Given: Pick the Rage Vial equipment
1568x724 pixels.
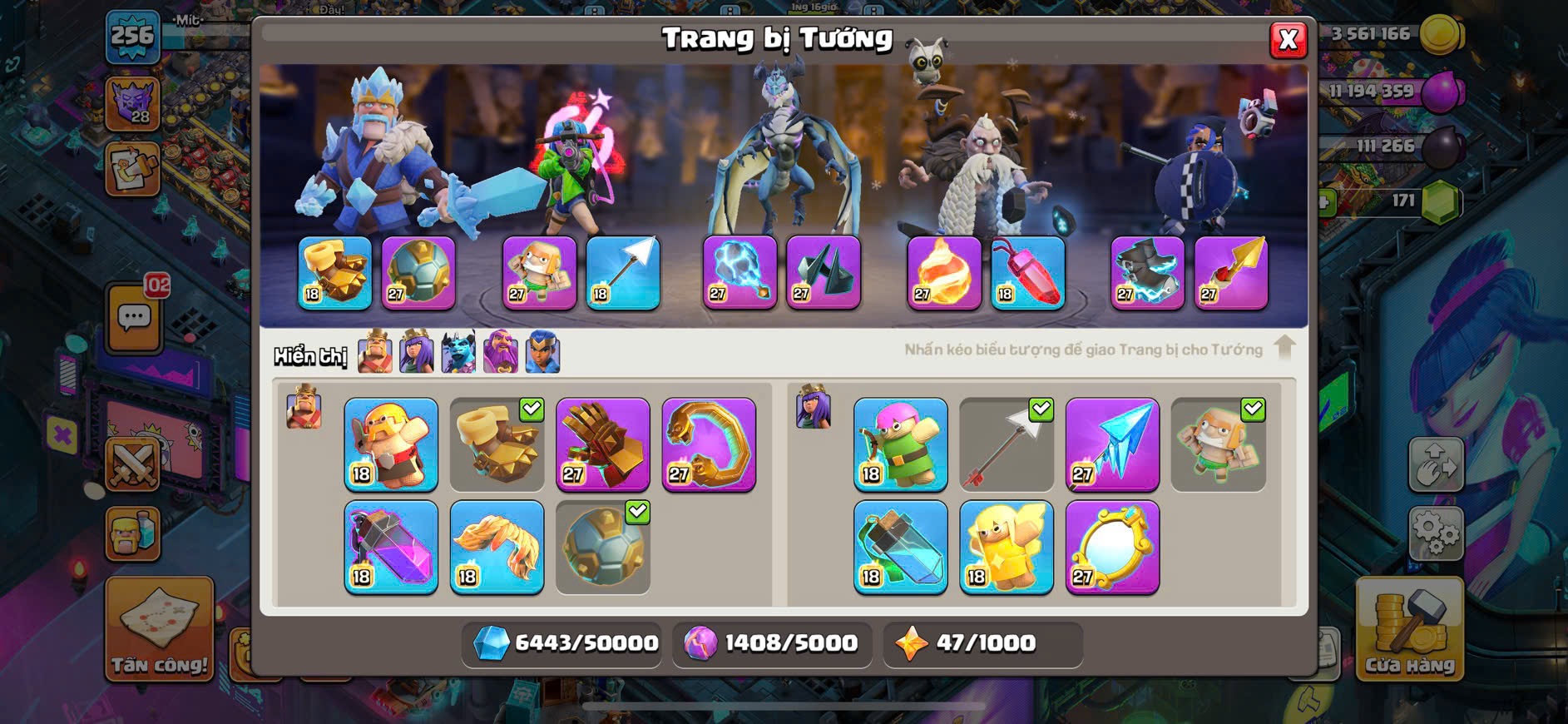Looking at the screenshot, I should click(x=391, y=547).
